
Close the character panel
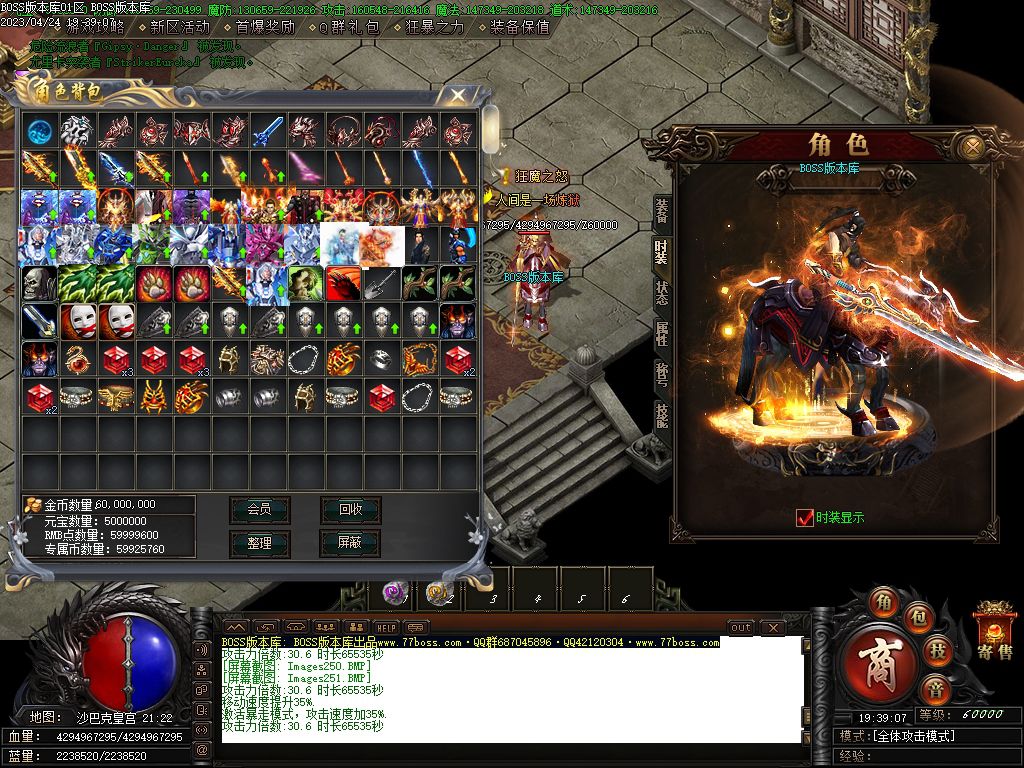click(x=971, y=147)
